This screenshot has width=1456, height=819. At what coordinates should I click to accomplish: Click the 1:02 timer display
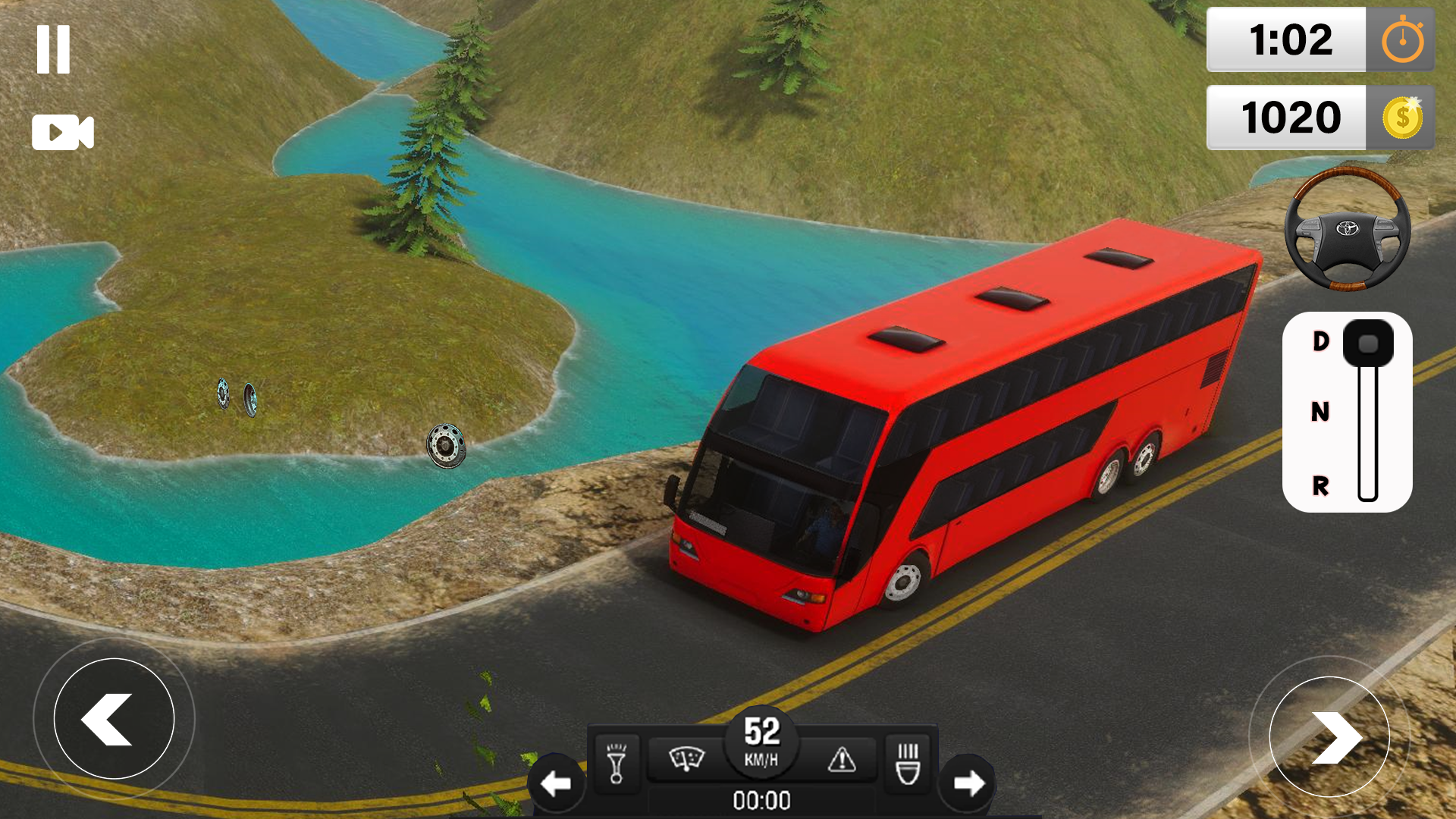click(x=1293, y=39)
